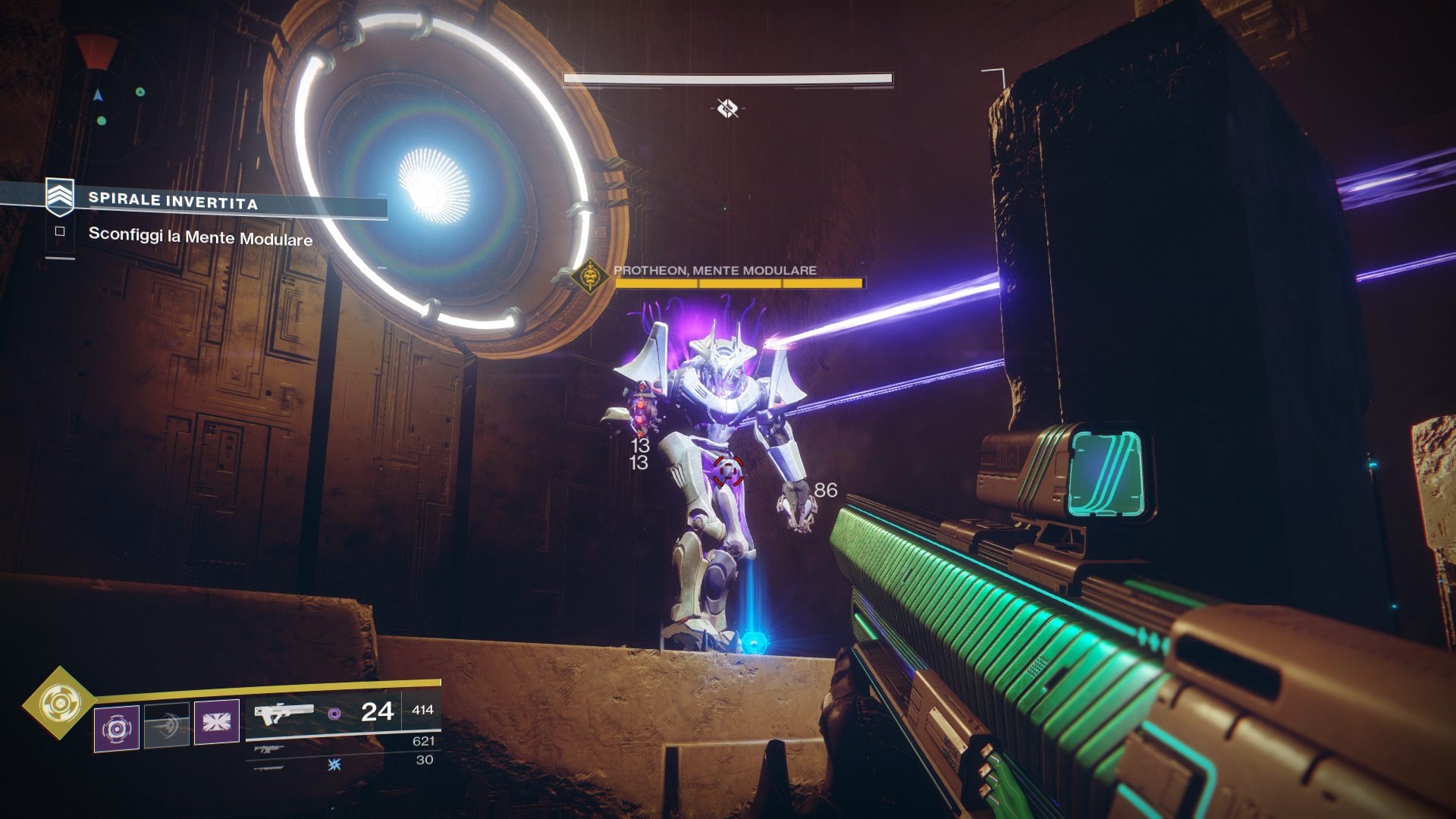The image size is (1456, 819).
Task: Select the Spirale Invertita objective banner
Action: (173, 200)
